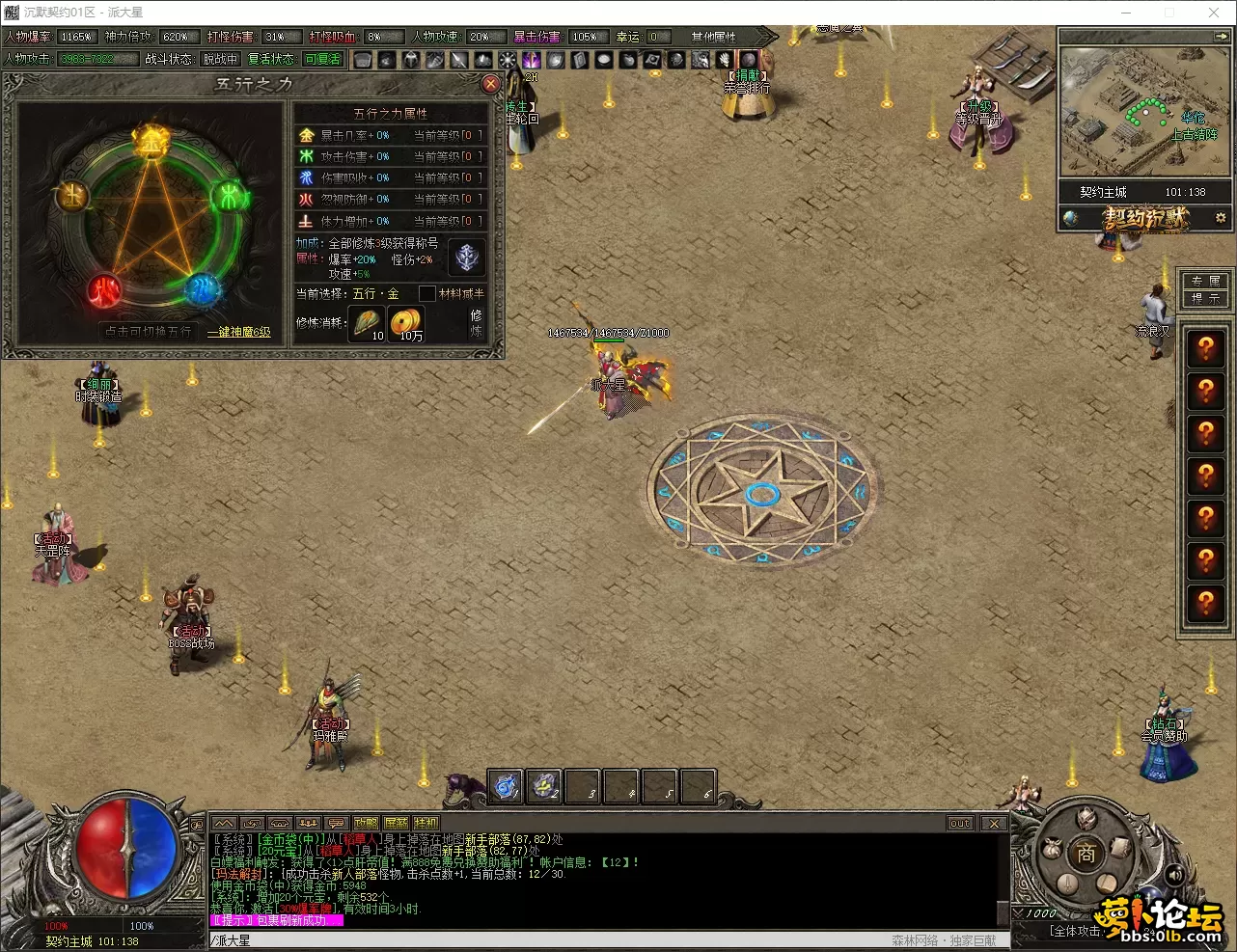Viewport: 1237px width, 952px height.
Task: Pick the red 火 element orb
Action: 105,289
